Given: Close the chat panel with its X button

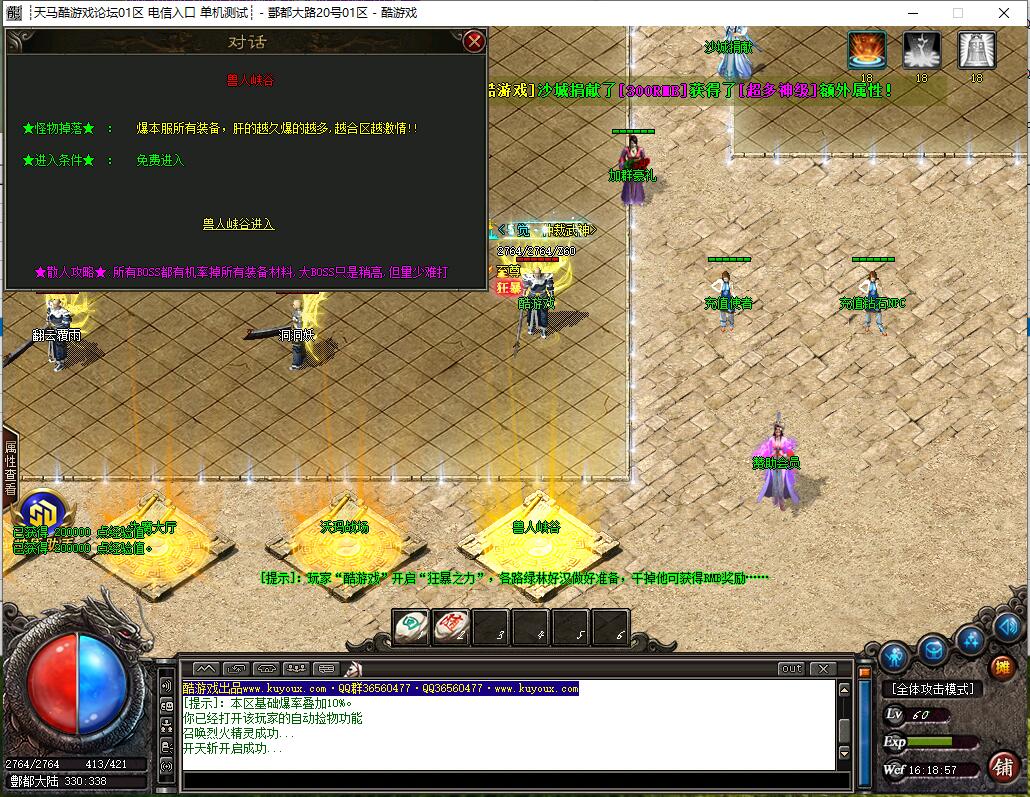Looking at the screenshot, I should (822, 668).
